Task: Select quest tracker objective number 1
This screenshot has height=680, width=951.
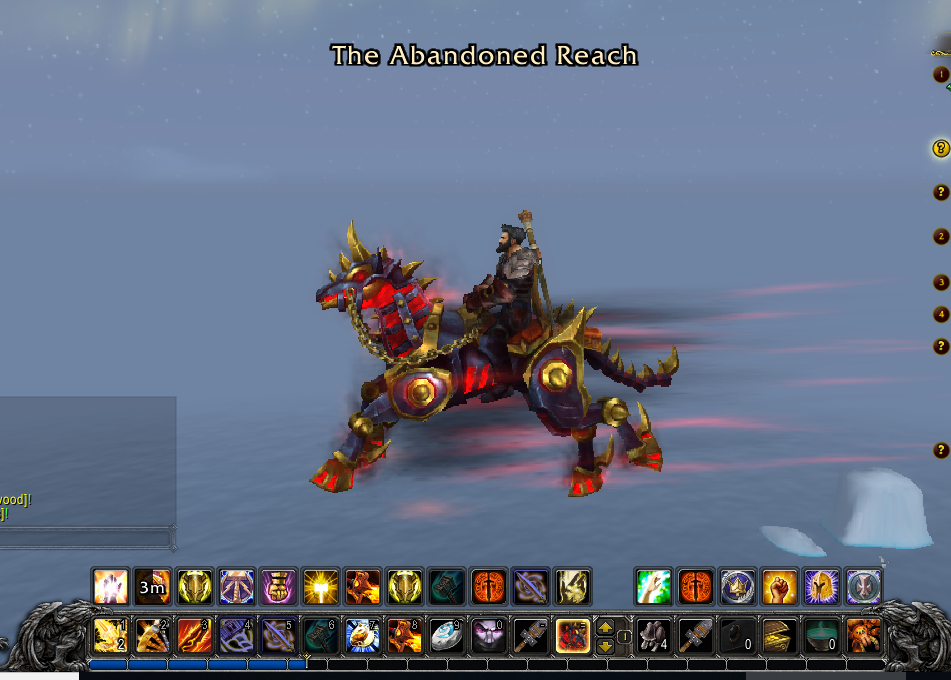Action: click(x=940, y=74)
